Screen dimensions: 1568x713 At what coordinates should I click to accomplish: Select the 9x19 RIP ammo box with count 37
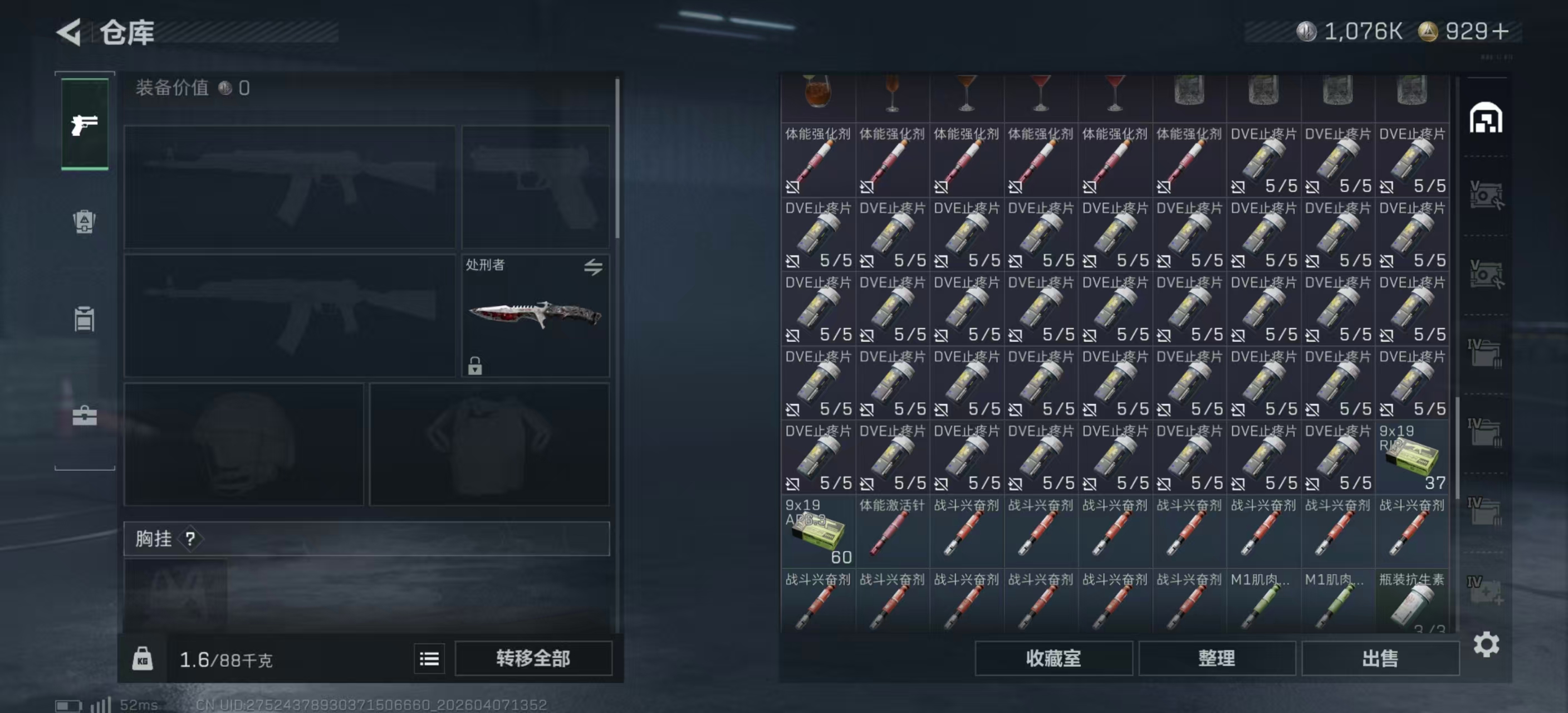[1412, 457]
